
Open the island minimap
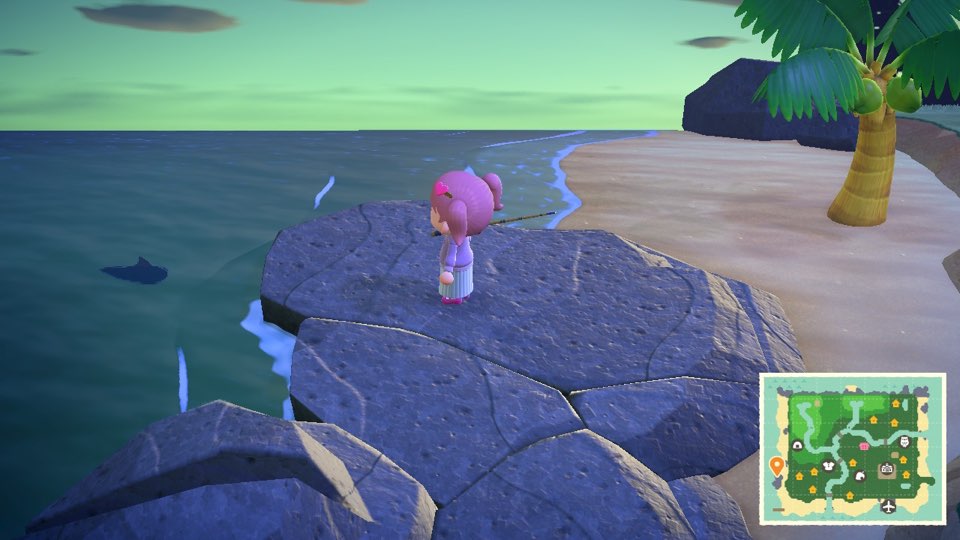coord(852,449)
